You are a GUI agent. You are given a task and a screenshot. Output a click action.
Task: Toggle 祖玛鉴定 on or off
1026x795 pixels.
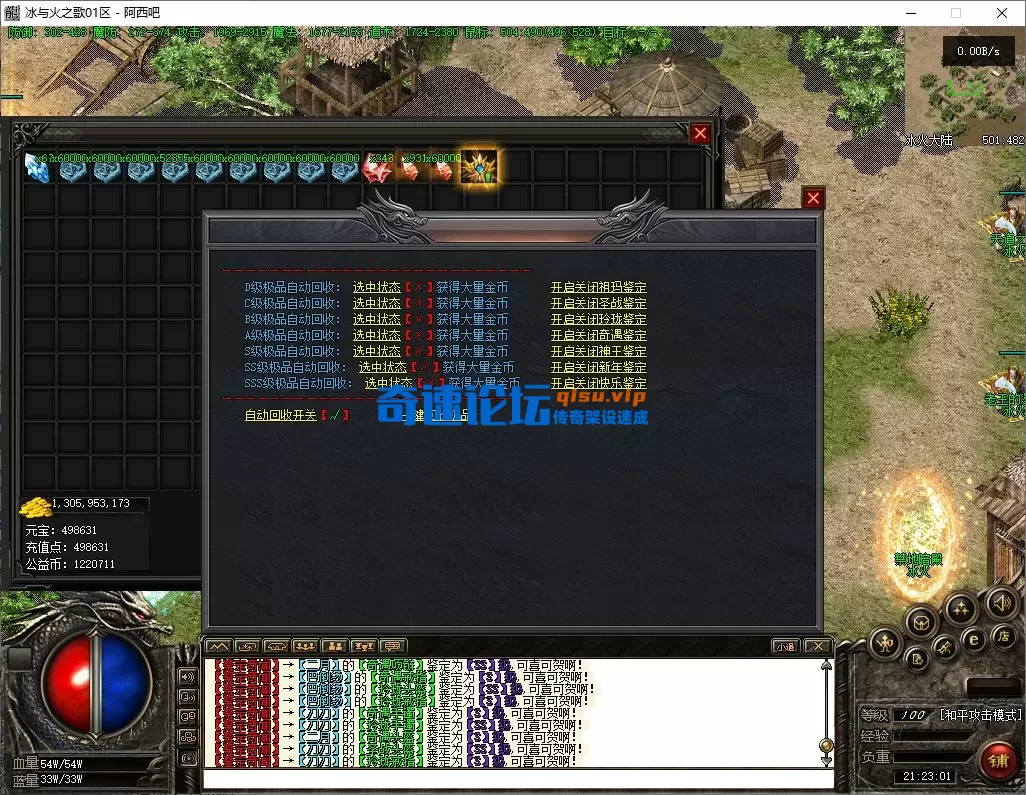click(x=598, y=287)
